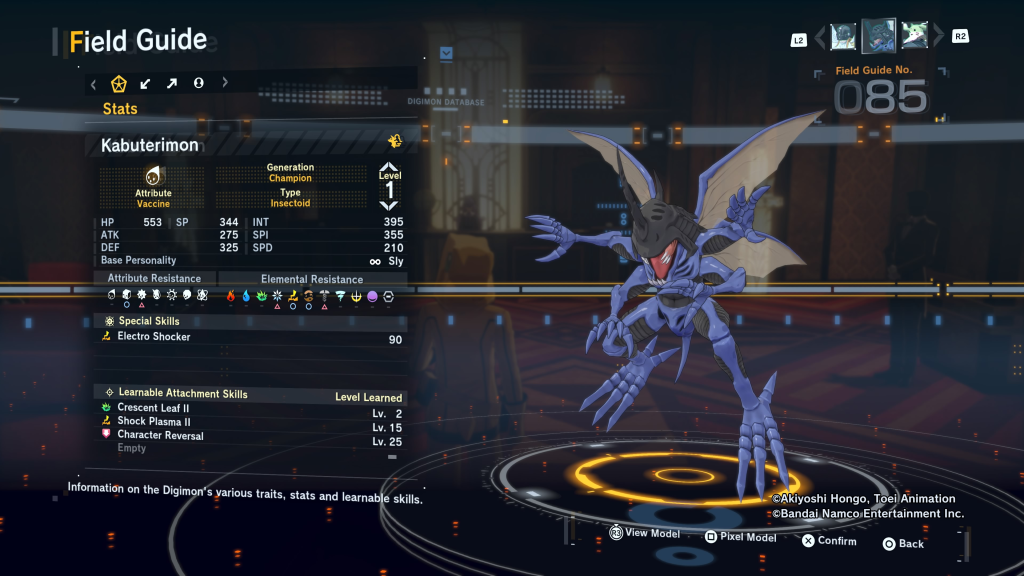Switch to the down-left arrow tab
This screenshot has width=1024, height=576.
coord(146,84)
